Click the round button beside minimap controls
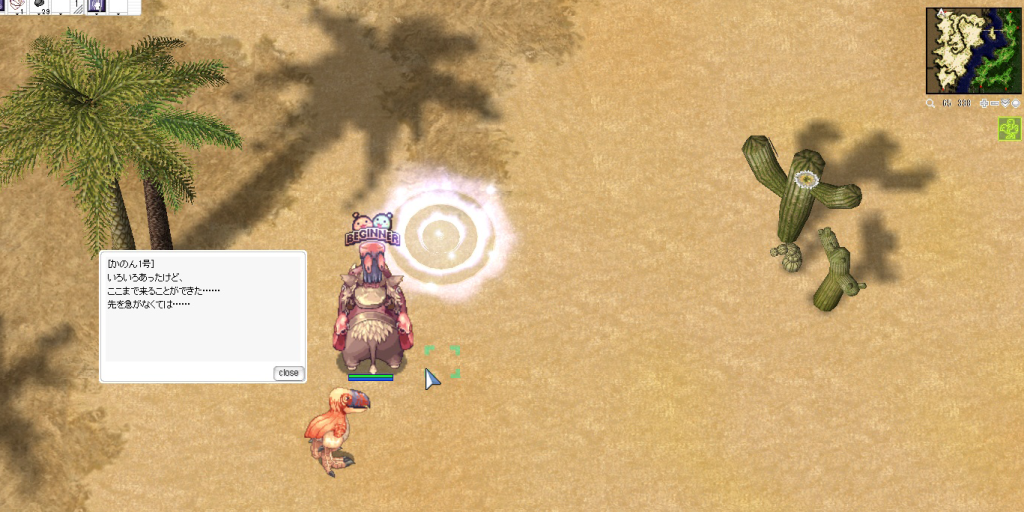Viewport: 1024px width, 512px height. click(x=1016, y=103)
